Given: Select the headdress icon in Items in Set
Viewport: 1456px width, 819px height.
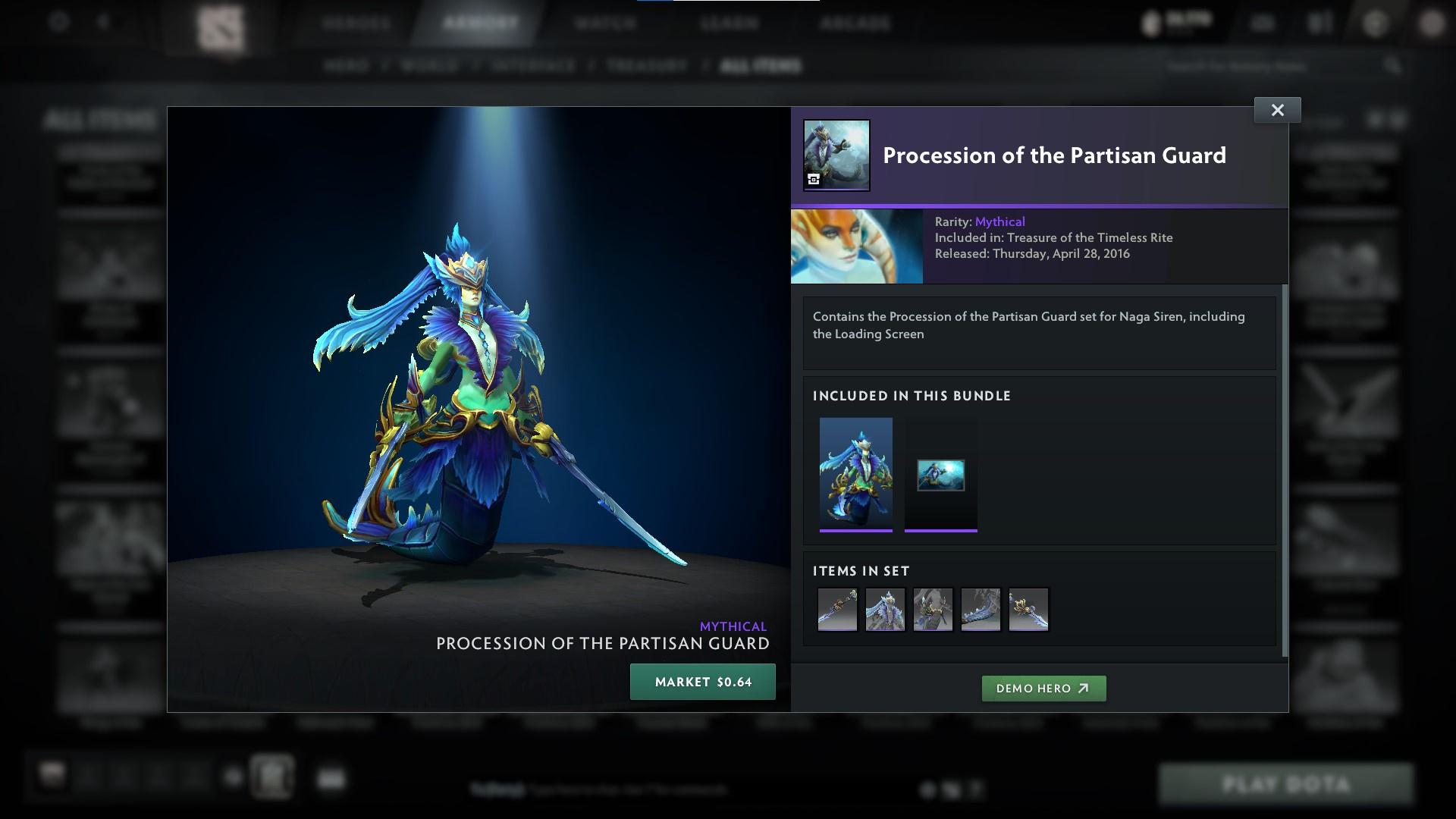Looking at the screenshot, I should click(x=885, y=609).
